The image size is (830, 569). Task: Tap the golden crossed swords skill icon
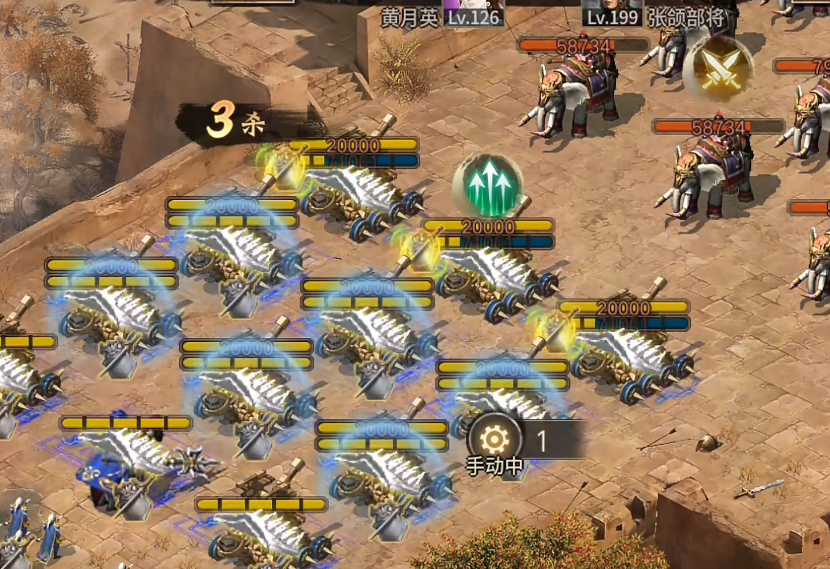tap(718, 68)
